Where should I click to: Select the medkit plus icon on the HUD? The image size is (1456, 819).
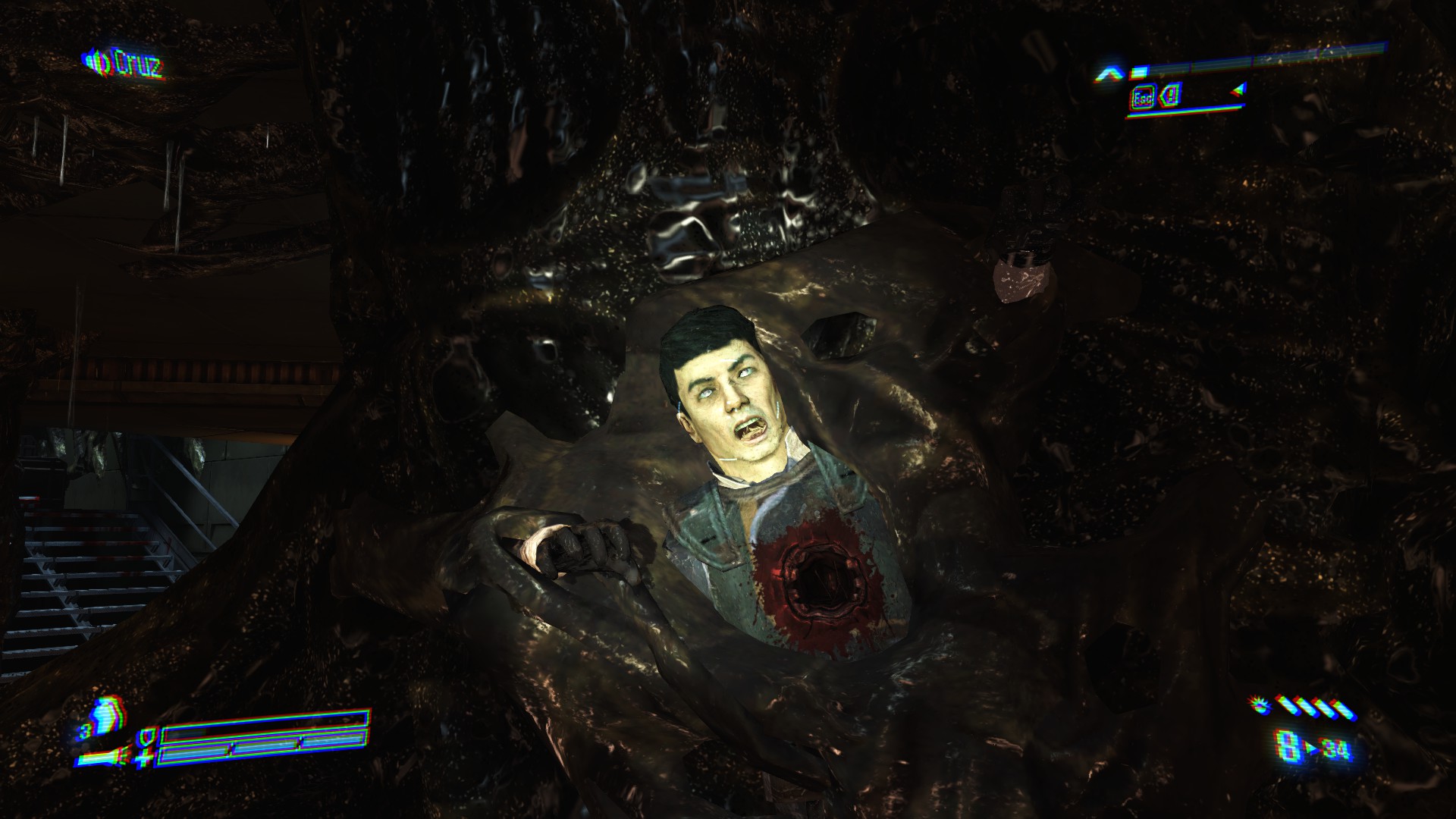coord(144,758)
